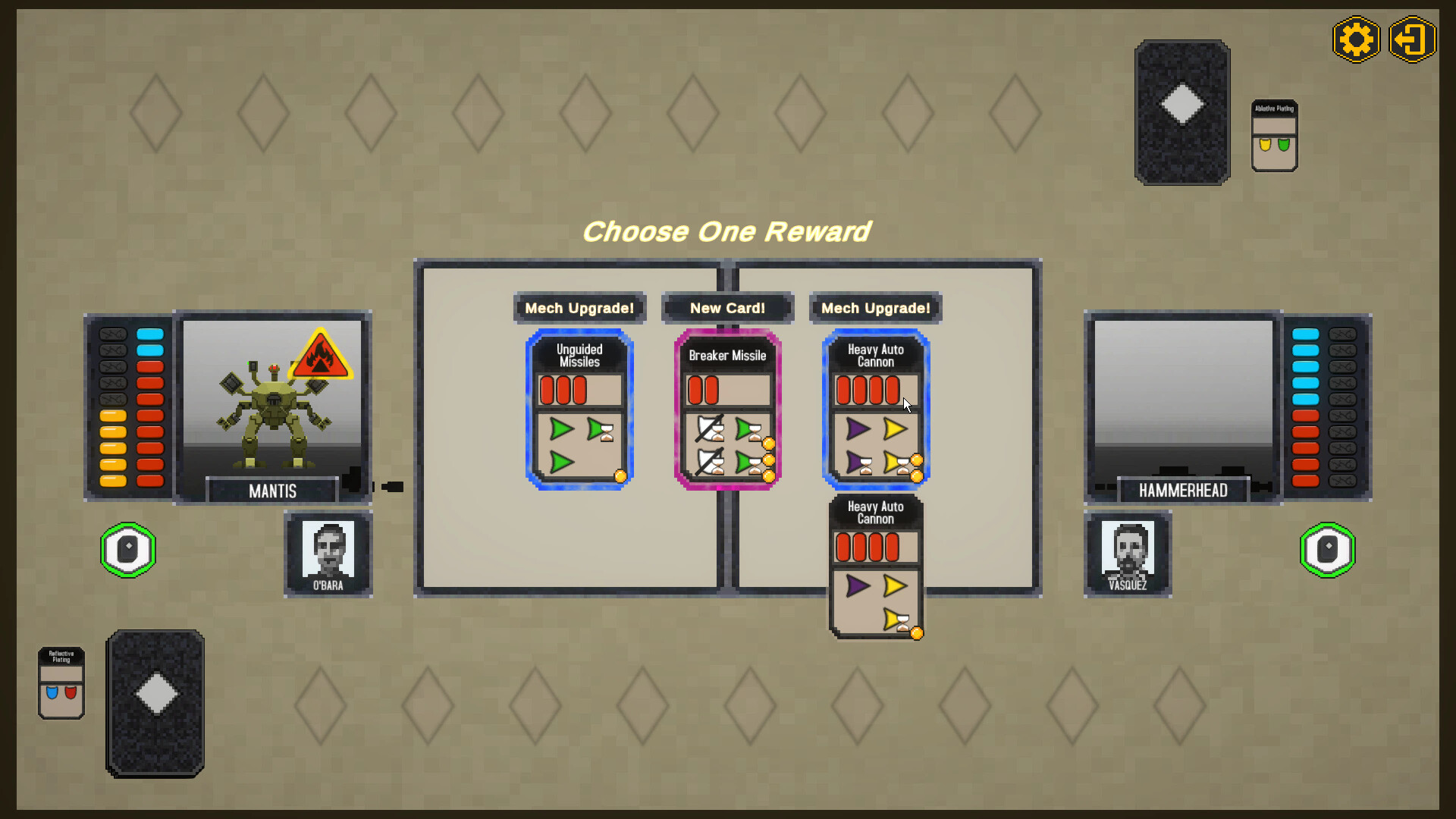Click the Ablative Plating equipment card
1456x819 pixels.
(x=1273, y=135)
